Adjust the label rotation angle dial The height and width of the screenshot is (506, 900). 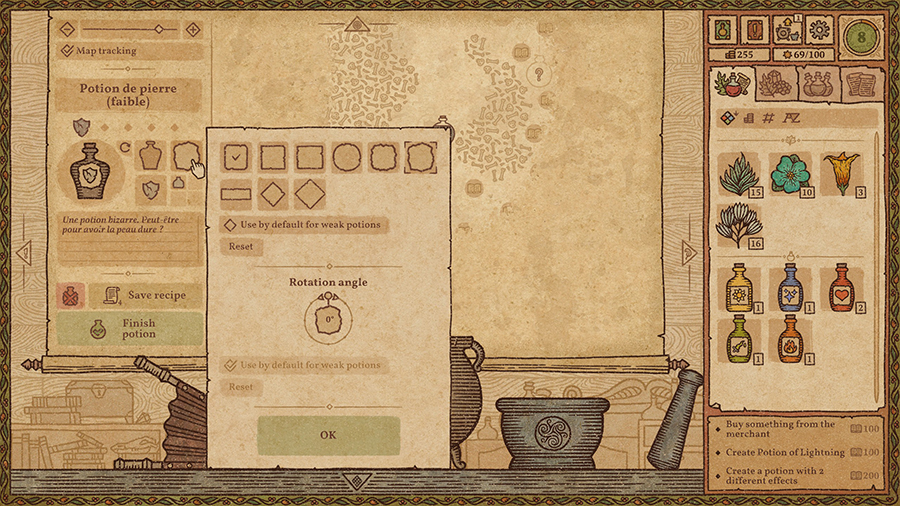coord(328,320)
